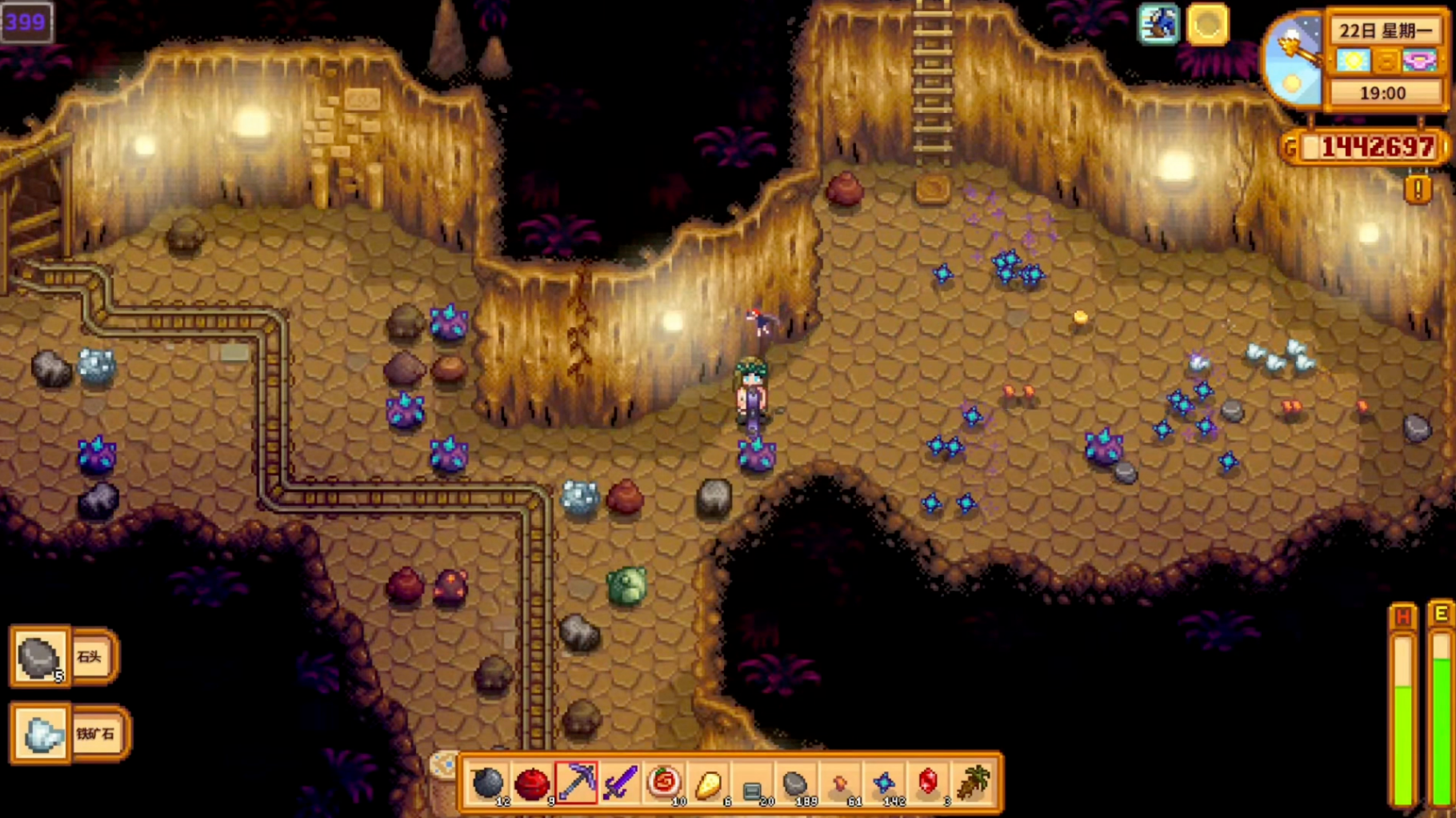Select the red apple-like food slot
1456x818 pixels.
point(531,783)
